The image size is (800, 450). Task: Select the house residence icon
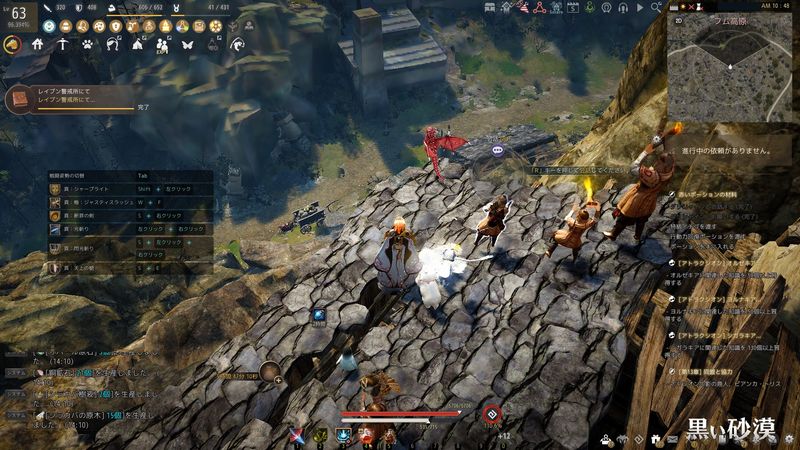(x=38, y=44)
